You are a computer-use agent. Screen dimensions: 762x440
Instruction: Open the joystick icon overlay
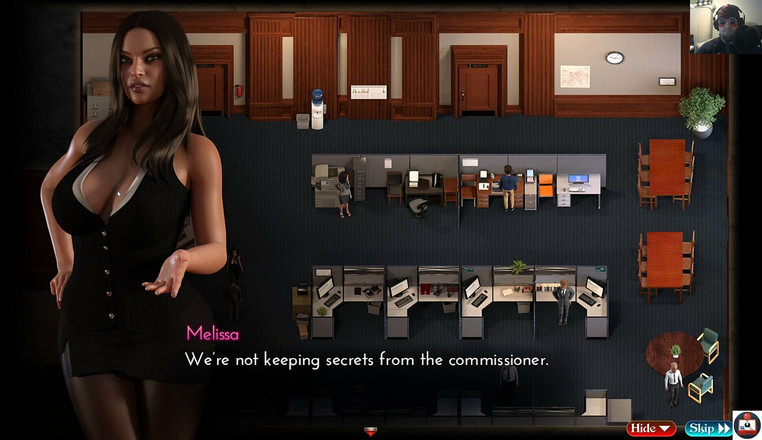click(x=747, y=425)
